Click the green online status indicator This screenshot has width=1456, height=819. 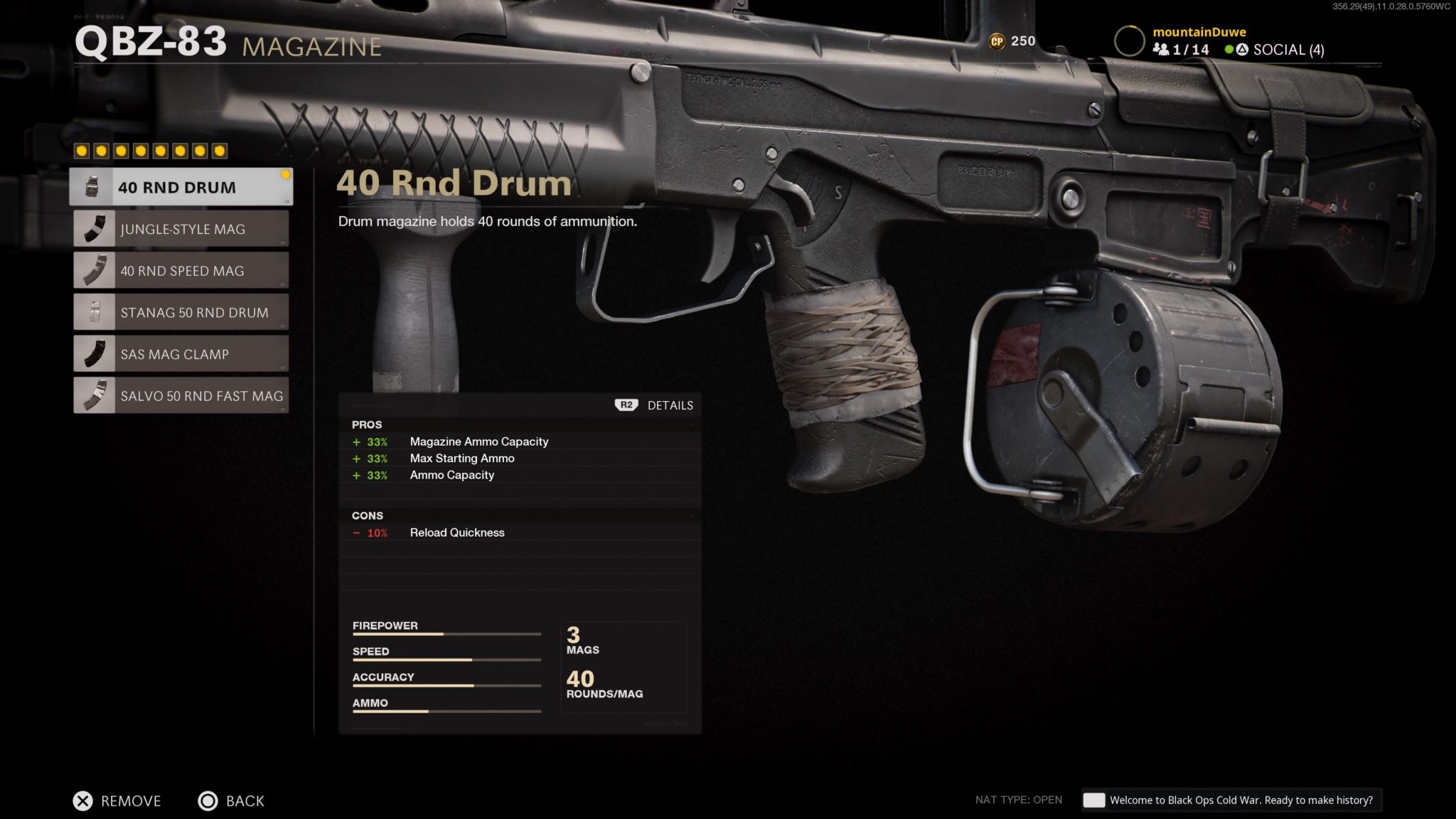1228,50
